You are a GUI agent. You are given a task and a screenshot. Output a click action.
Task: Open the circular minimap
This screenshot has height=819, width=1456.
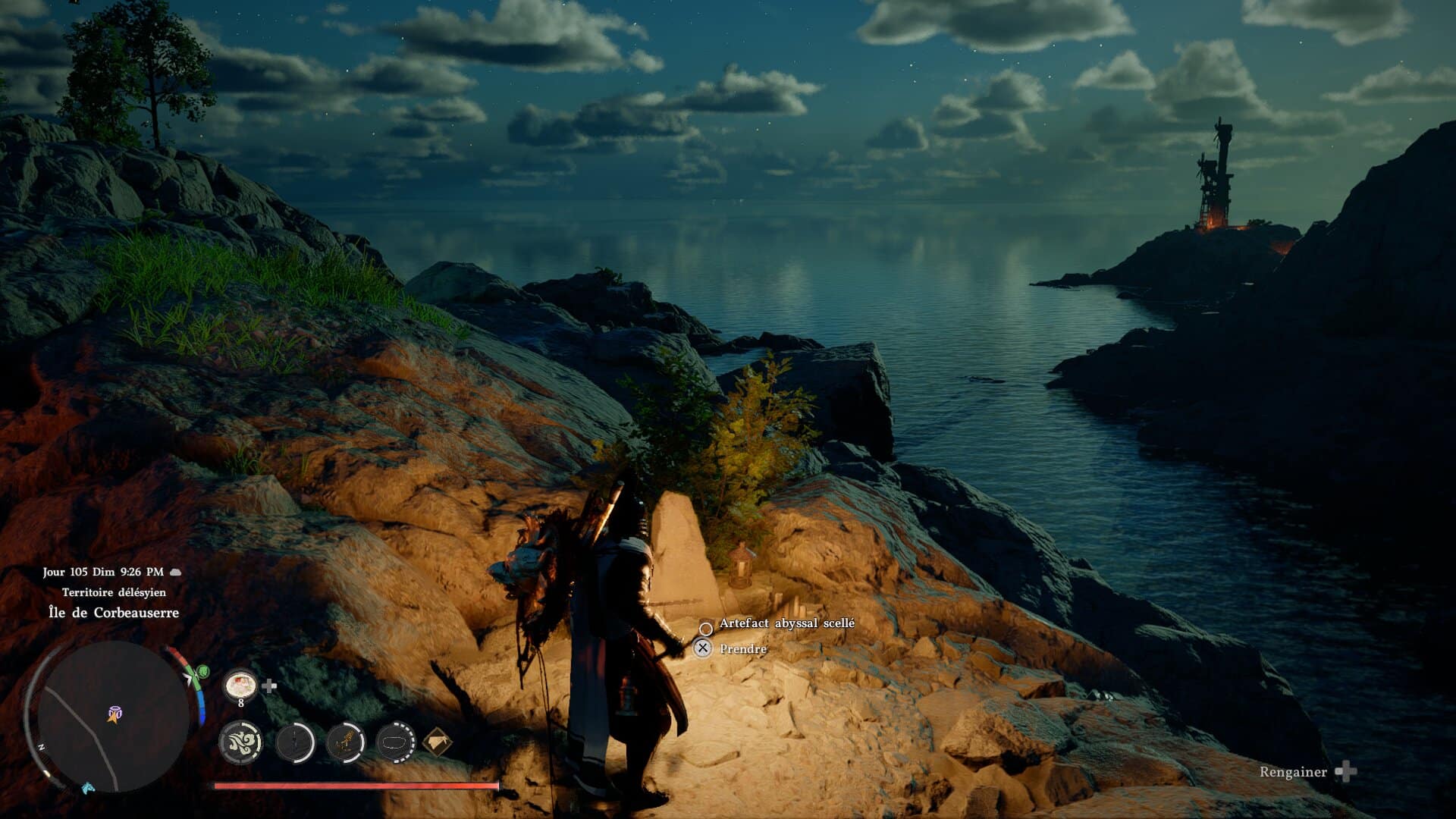(114, 716)
